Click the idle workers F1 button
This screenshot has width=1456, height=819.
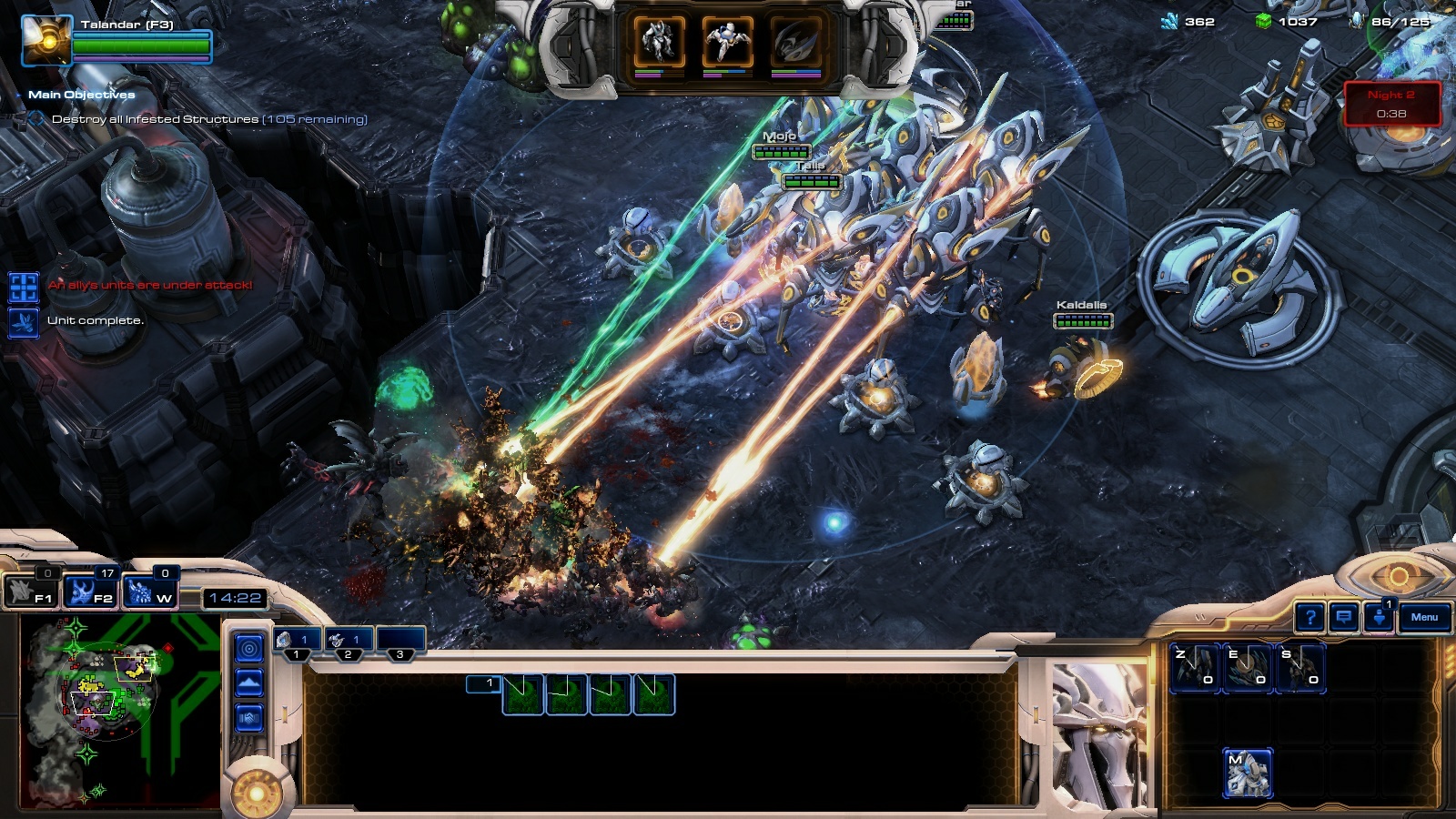[32, 591]
